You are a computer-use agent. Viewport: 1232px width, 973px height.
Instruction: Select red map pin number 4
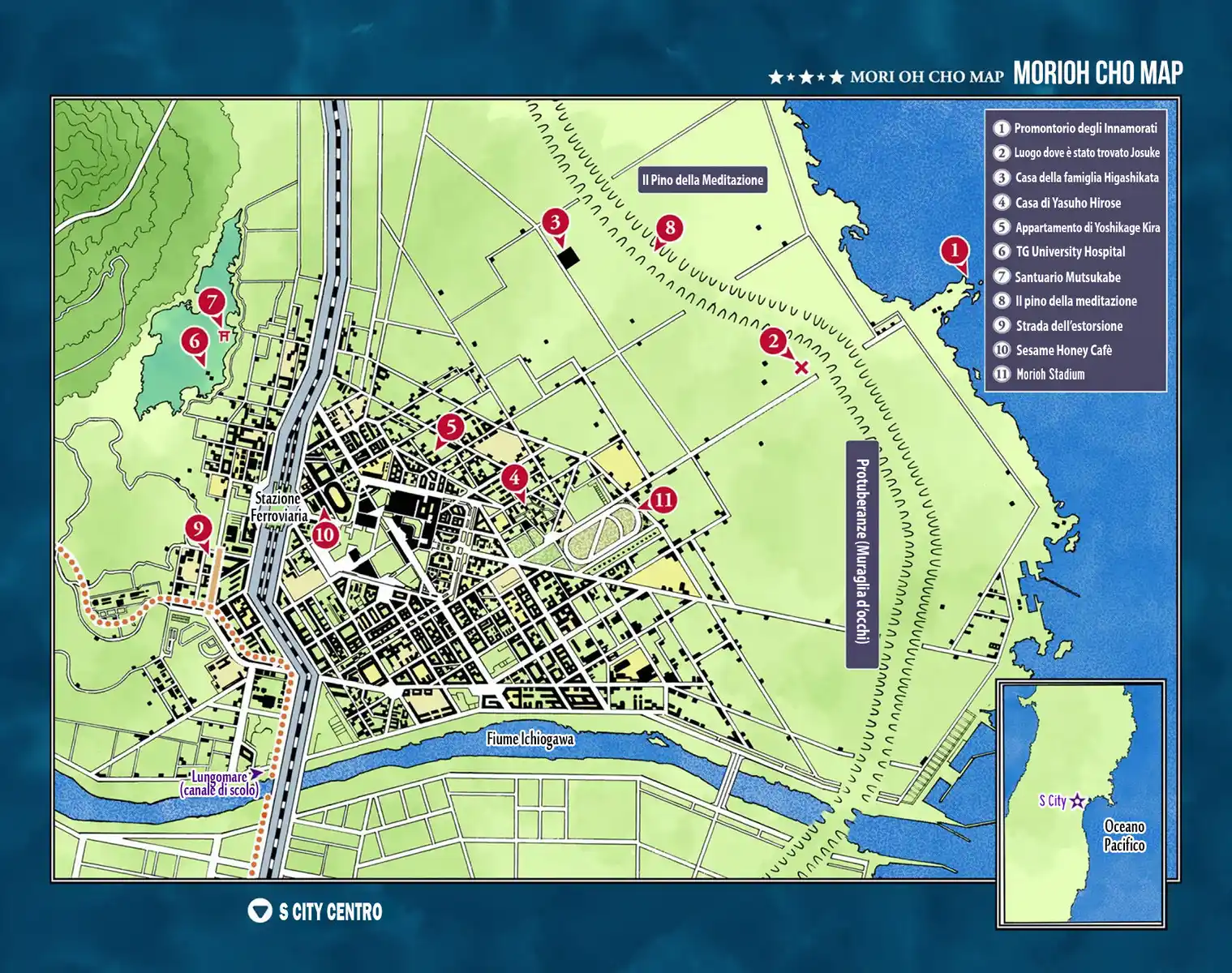pyautogui.click(x=514, y=478)
